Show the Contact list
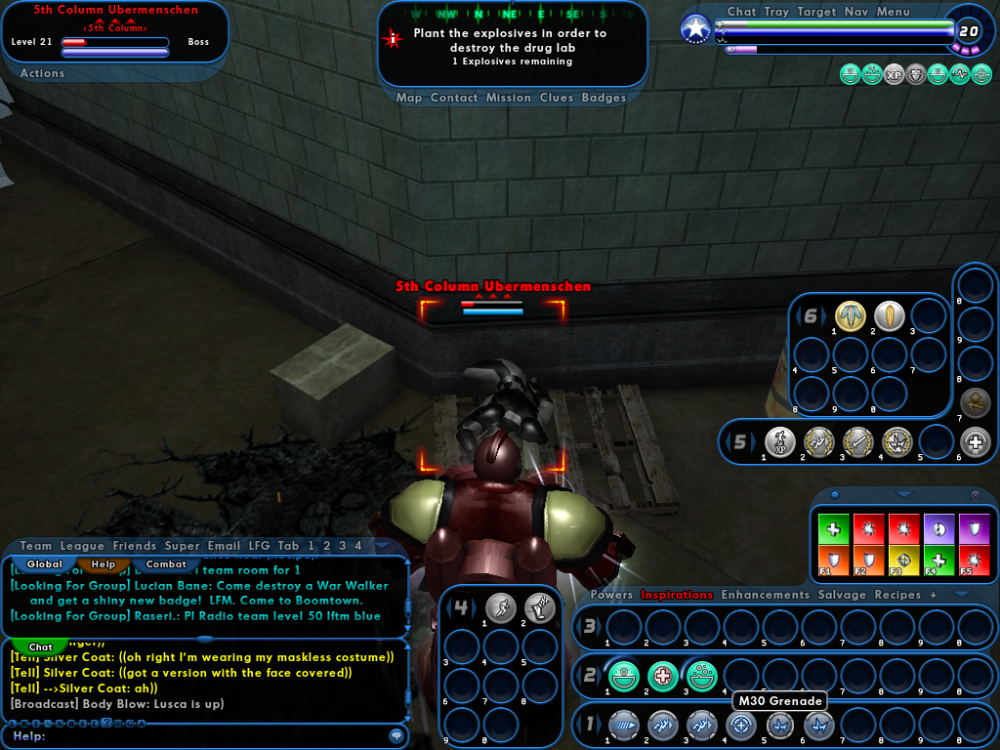1000x750 pixels. click(454, 98)
